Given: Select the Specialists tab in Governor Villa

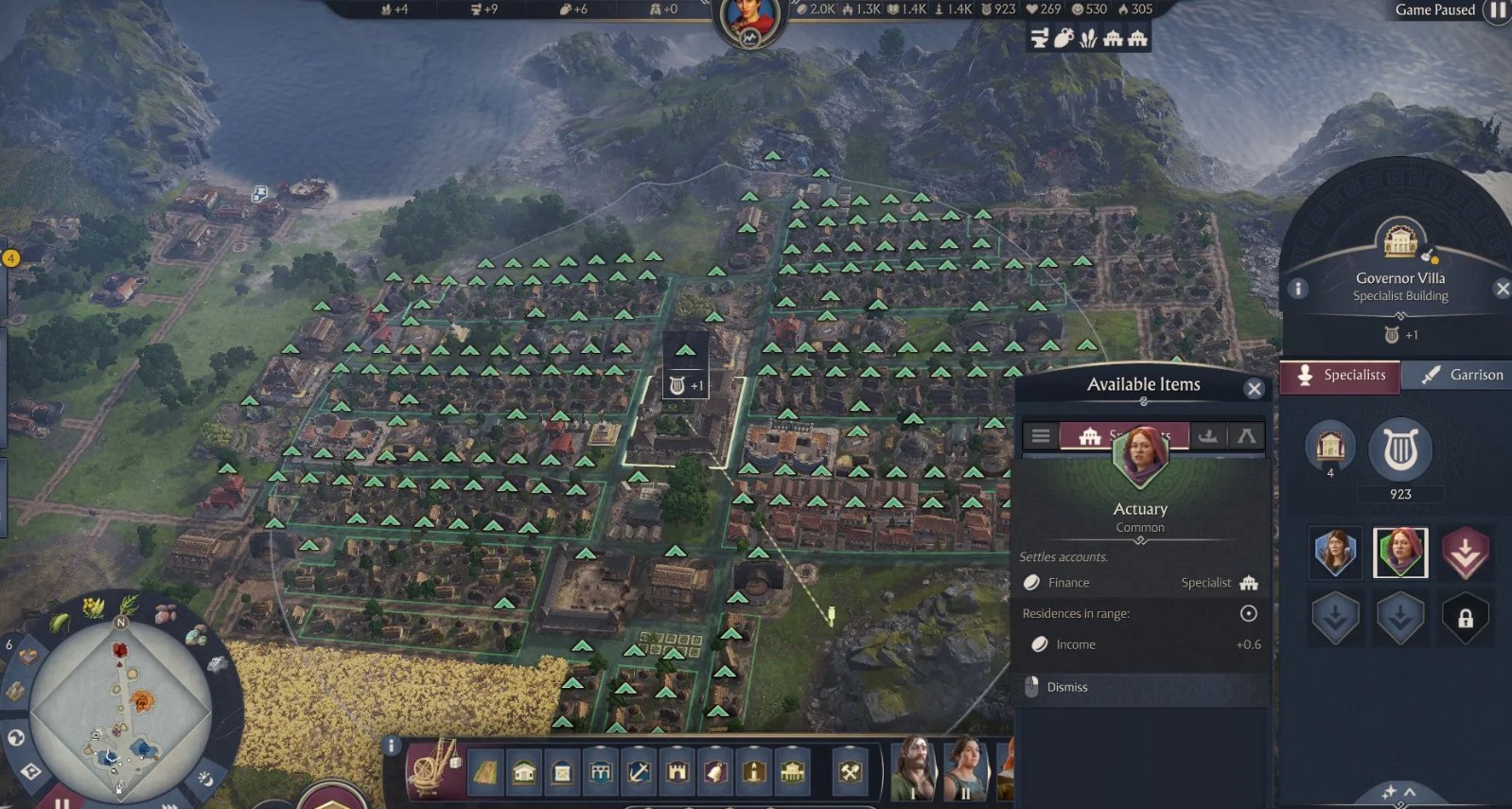Looking at the screenshot, I should click(x=1341, y=375).
